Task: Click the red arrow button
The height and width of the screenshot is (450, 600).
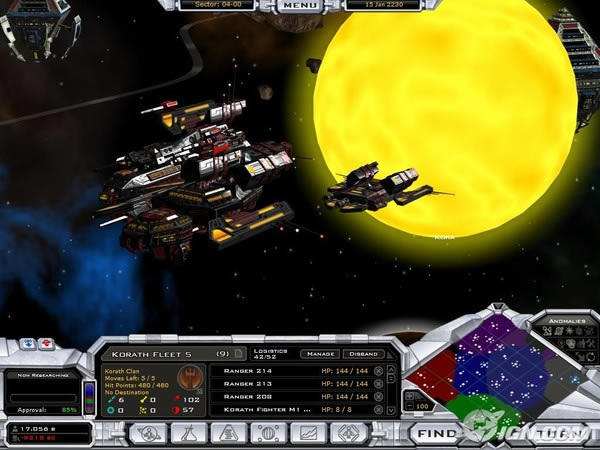Action: tap(47, 343)
